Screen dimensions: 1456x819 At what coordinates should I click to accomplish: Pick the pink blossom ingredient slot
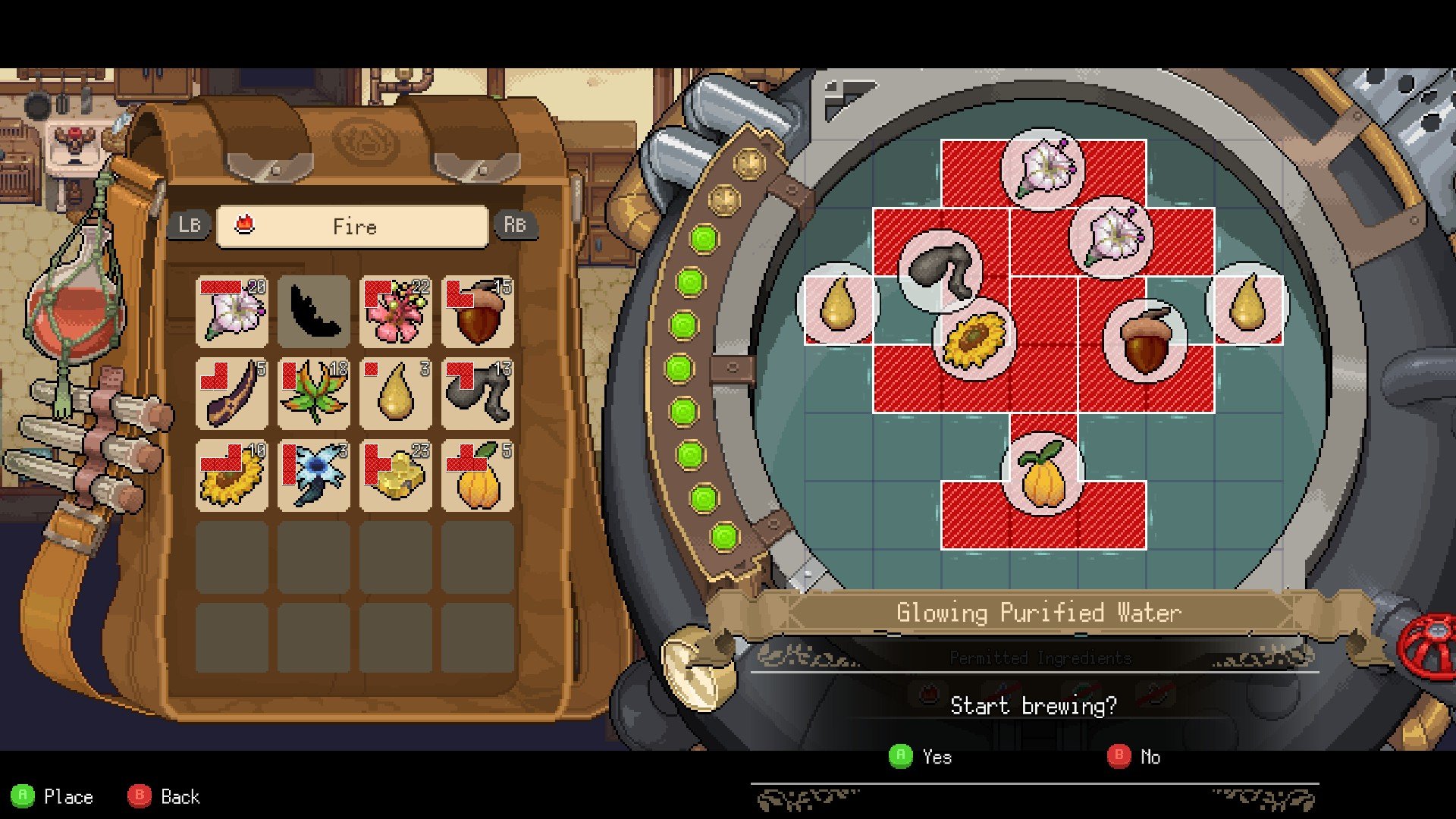pyautogui.click(x=396, y=311)
